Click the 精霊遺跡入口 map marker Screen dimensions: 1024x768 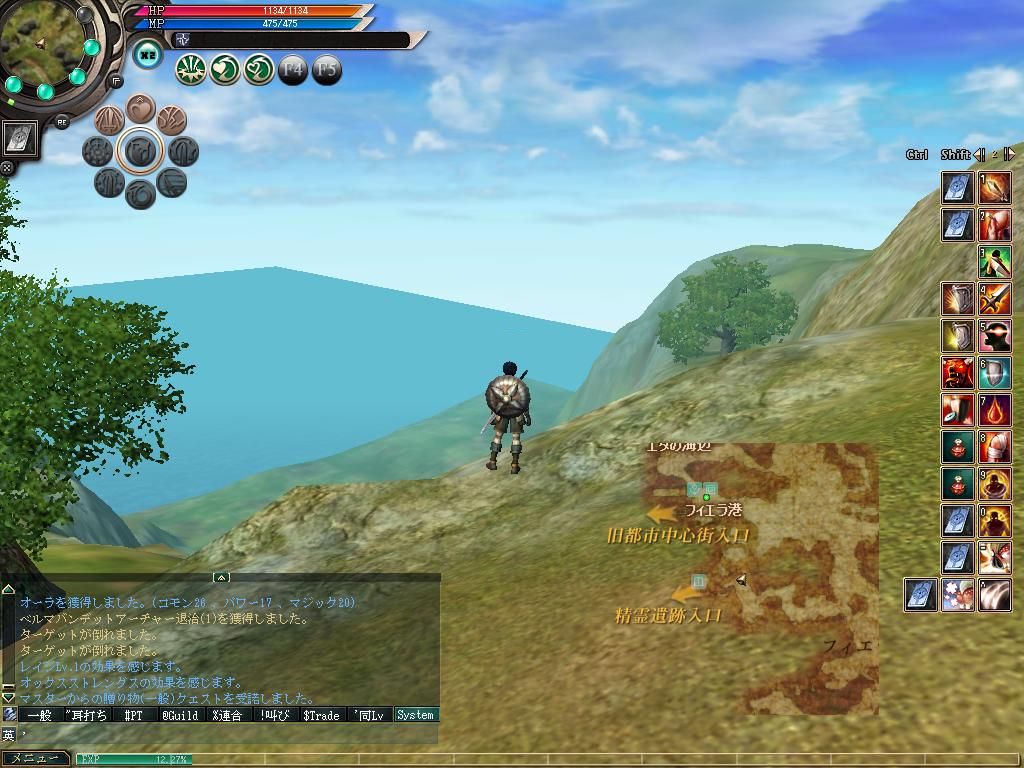[667, 615]
